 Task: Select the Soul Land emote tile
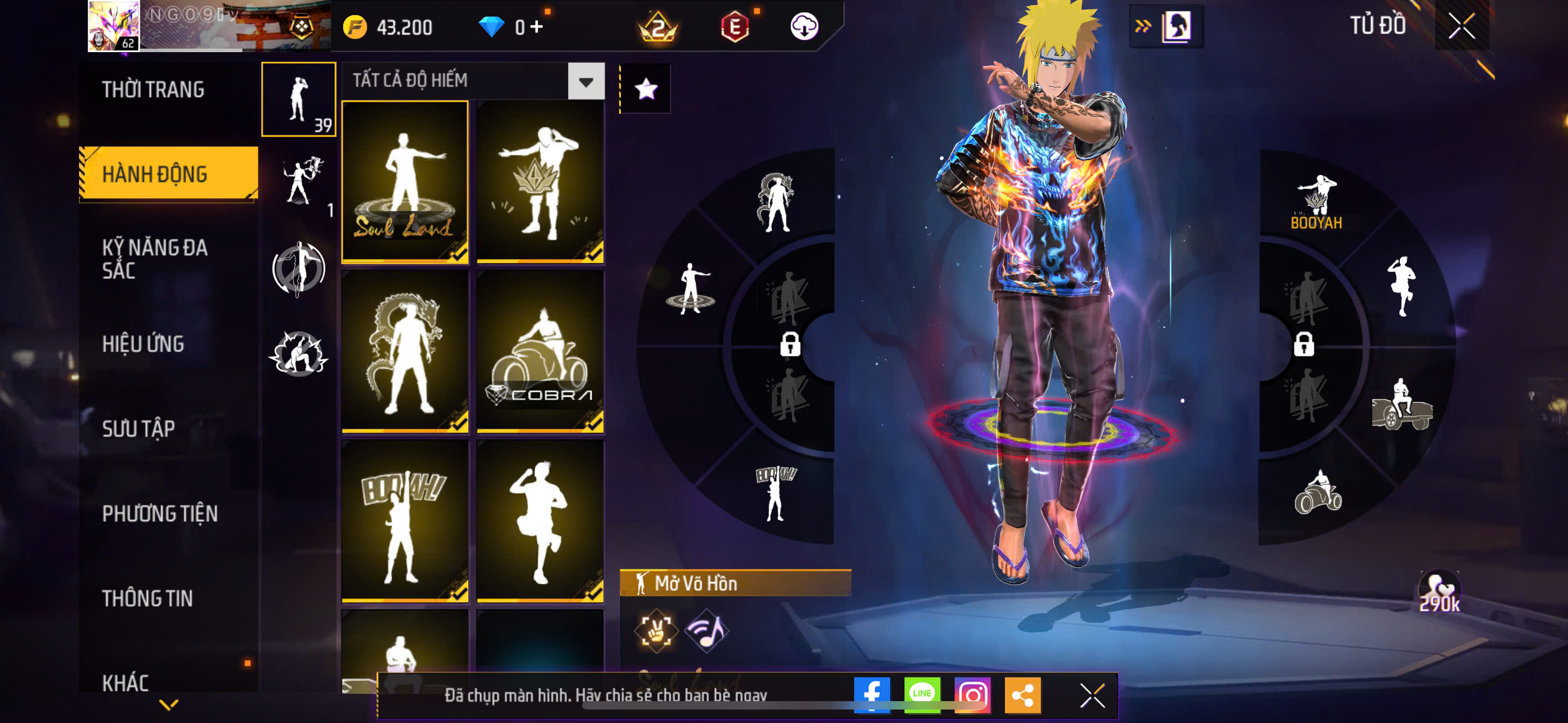405,182
